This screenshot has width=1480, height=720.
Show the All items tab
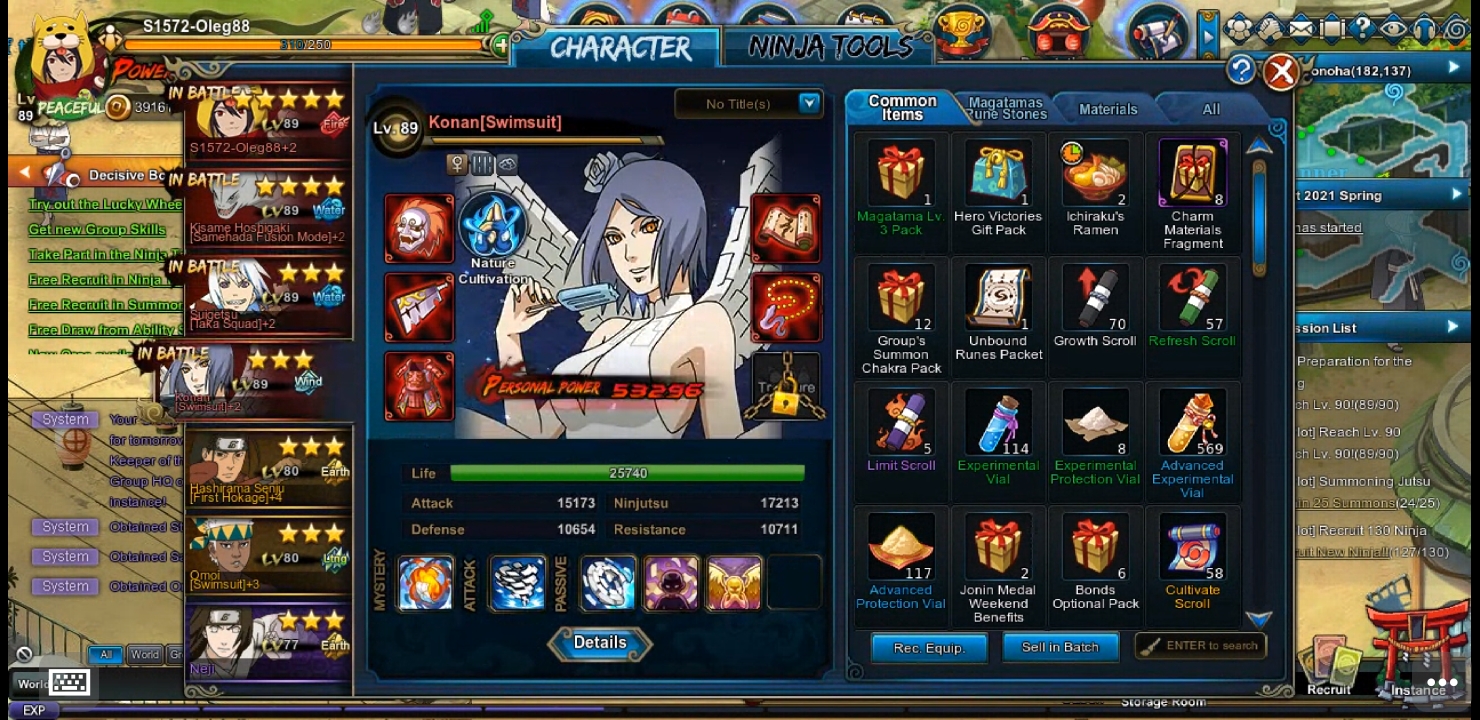coord(1210,109)
